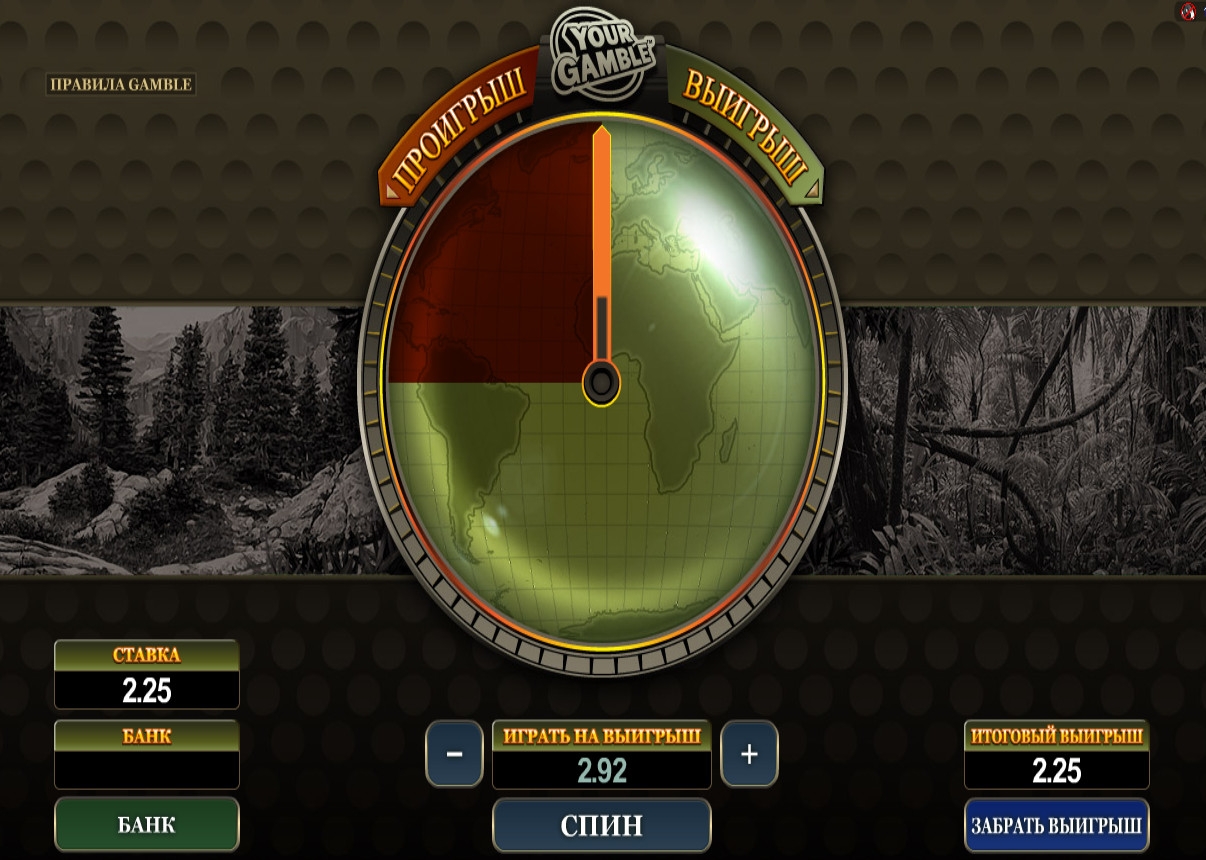Increase the win amount with plus
1206x860 pixels.
point(749,753)
